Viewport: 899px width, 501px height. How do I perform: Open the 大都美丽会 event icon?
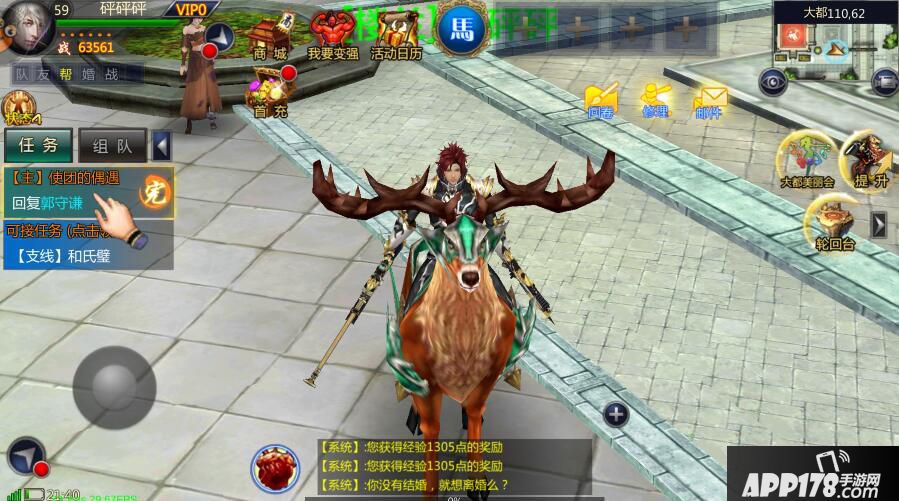point(807,159)
